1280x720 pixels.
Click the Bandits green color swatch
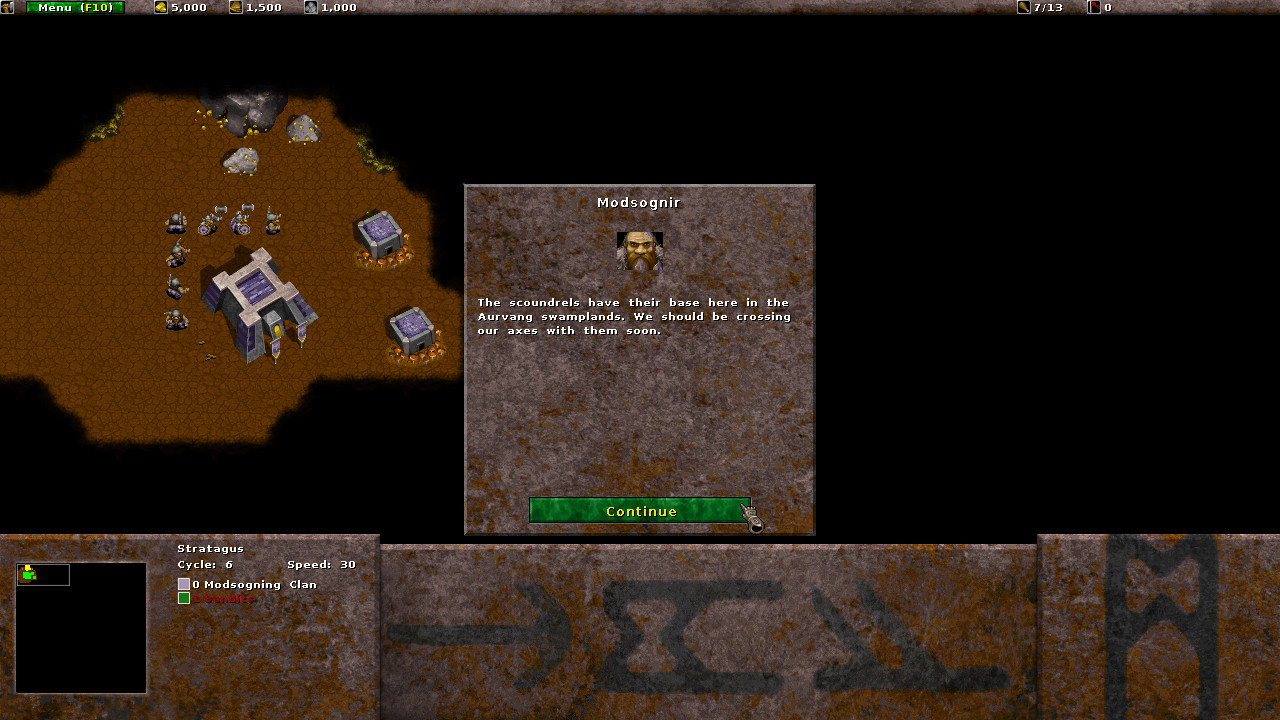click(184, 598)
